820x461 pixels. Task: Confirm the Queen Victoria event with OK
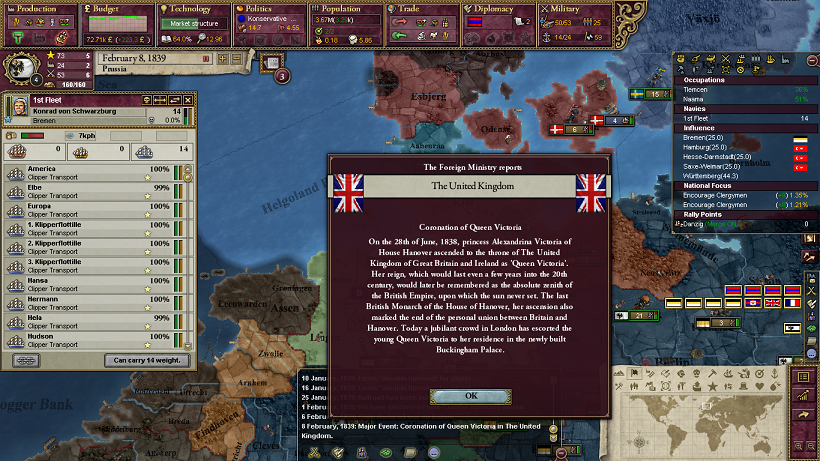(x=471, y=395)
